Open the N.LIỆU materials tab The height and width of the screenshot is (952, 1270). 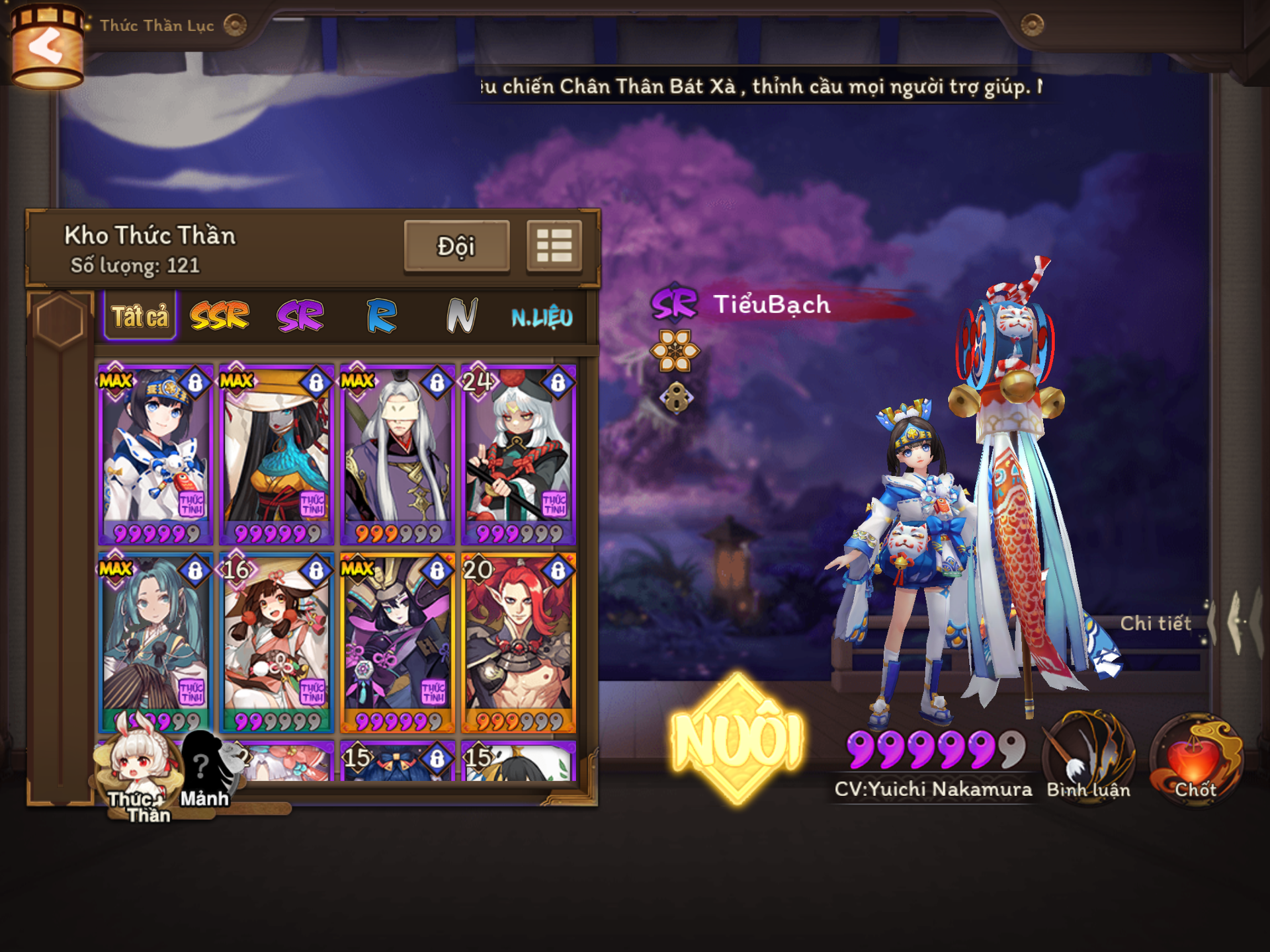click(x=542, y=317)
